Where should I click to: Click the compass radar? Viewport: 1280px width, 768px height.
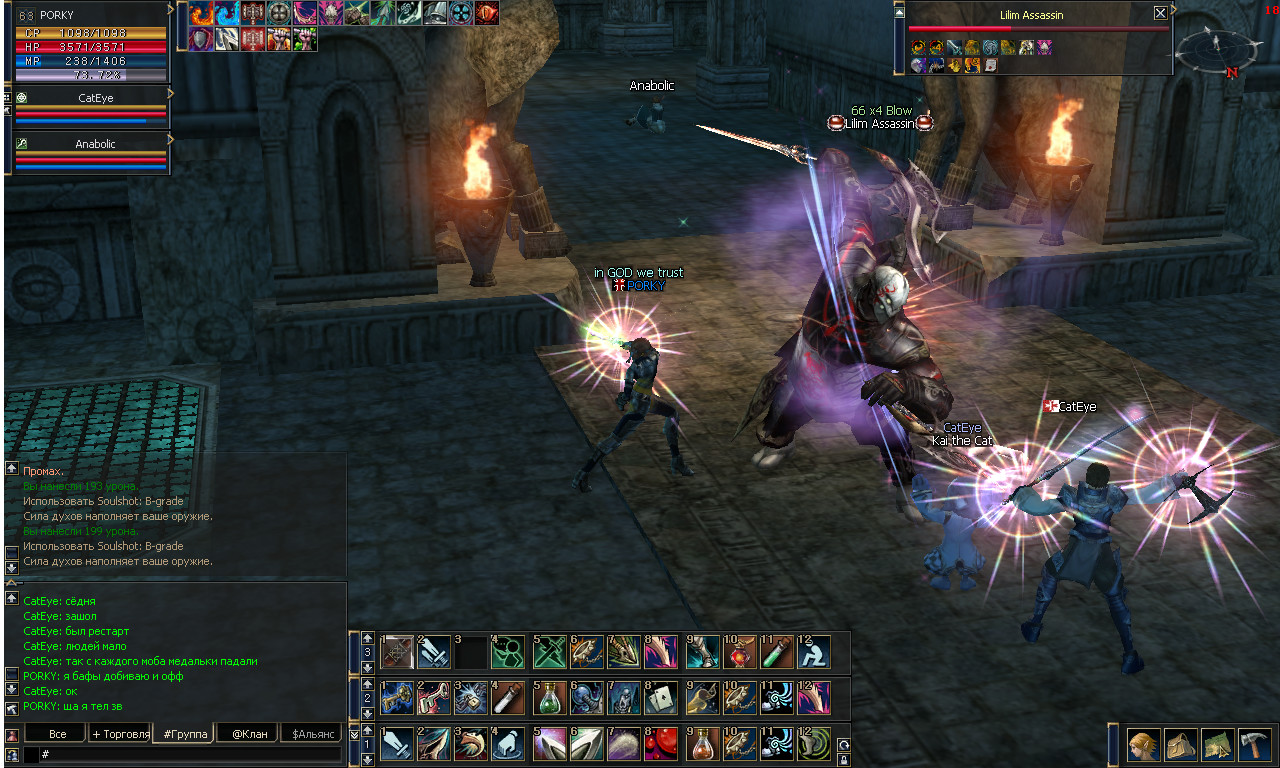click(x=1217, y=45)
